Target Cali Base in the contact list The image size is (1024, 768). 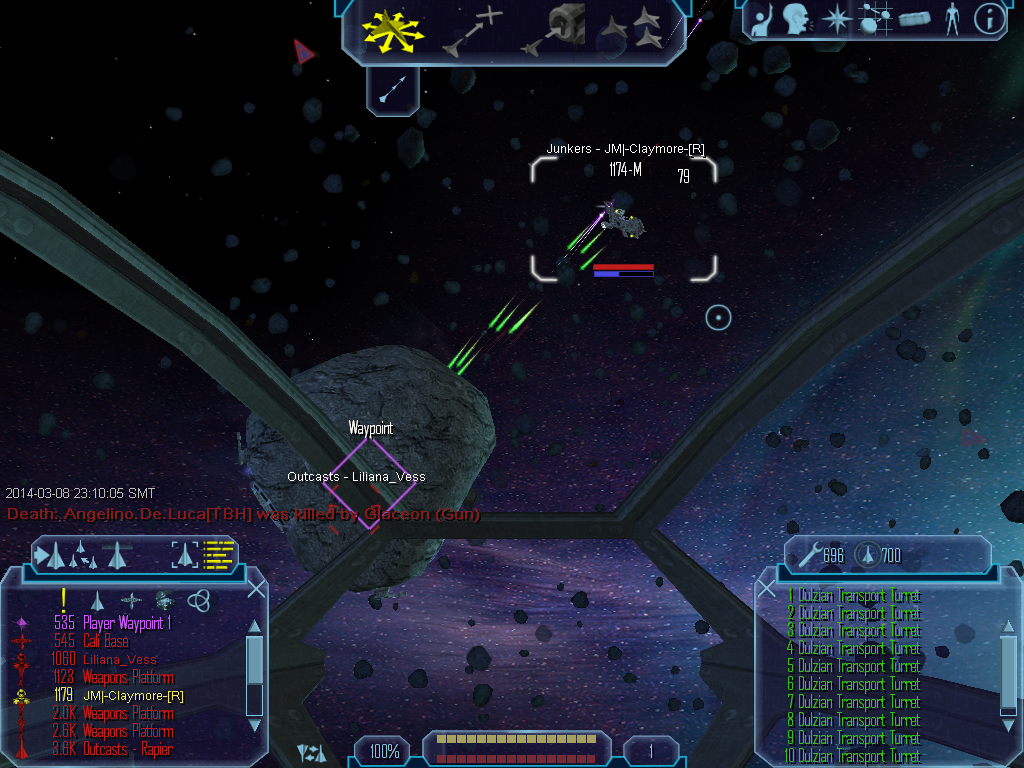coord(105,641)
